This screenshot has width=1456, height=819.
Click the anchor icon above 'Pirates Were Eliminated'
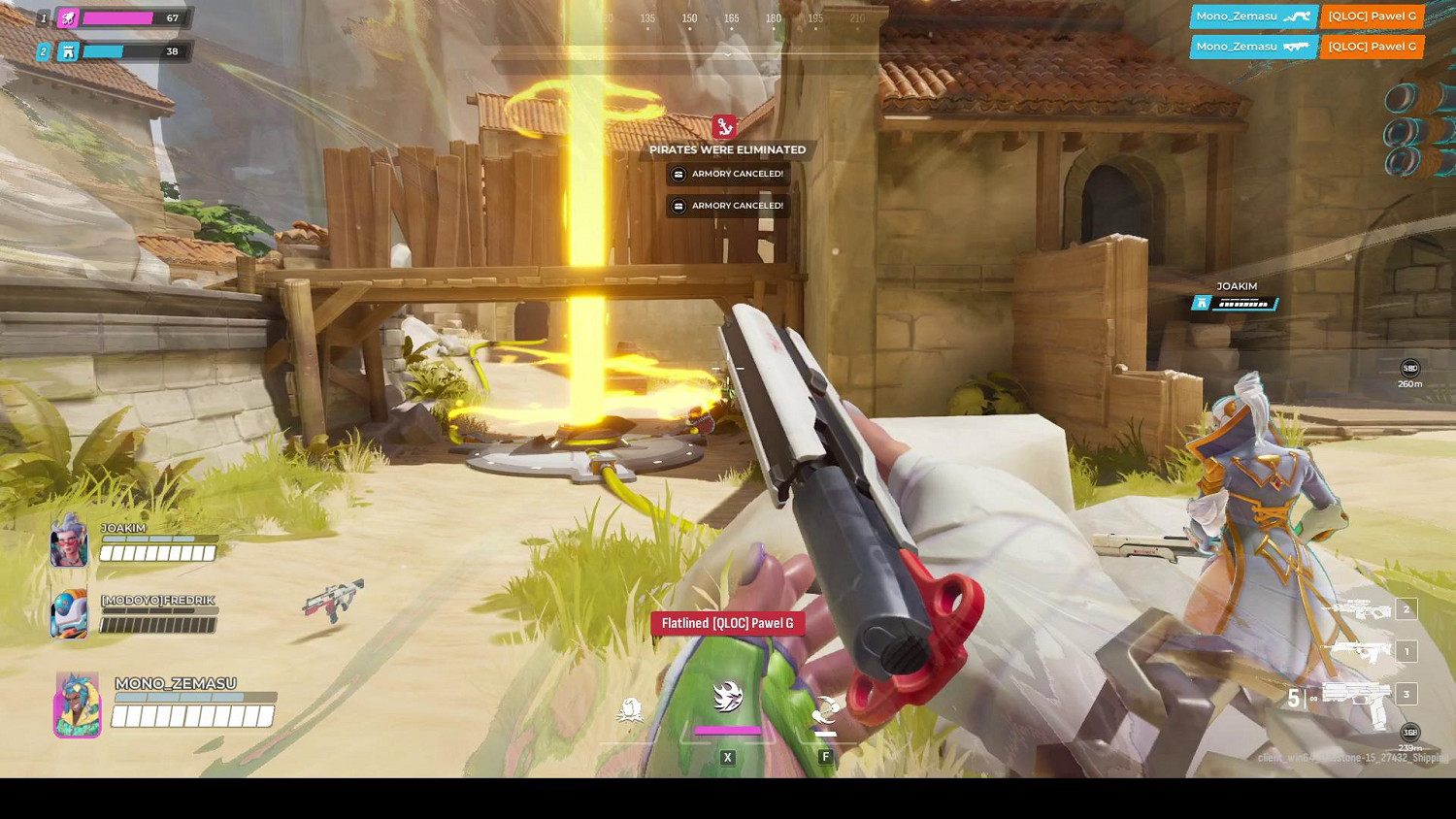pos(726,126)
